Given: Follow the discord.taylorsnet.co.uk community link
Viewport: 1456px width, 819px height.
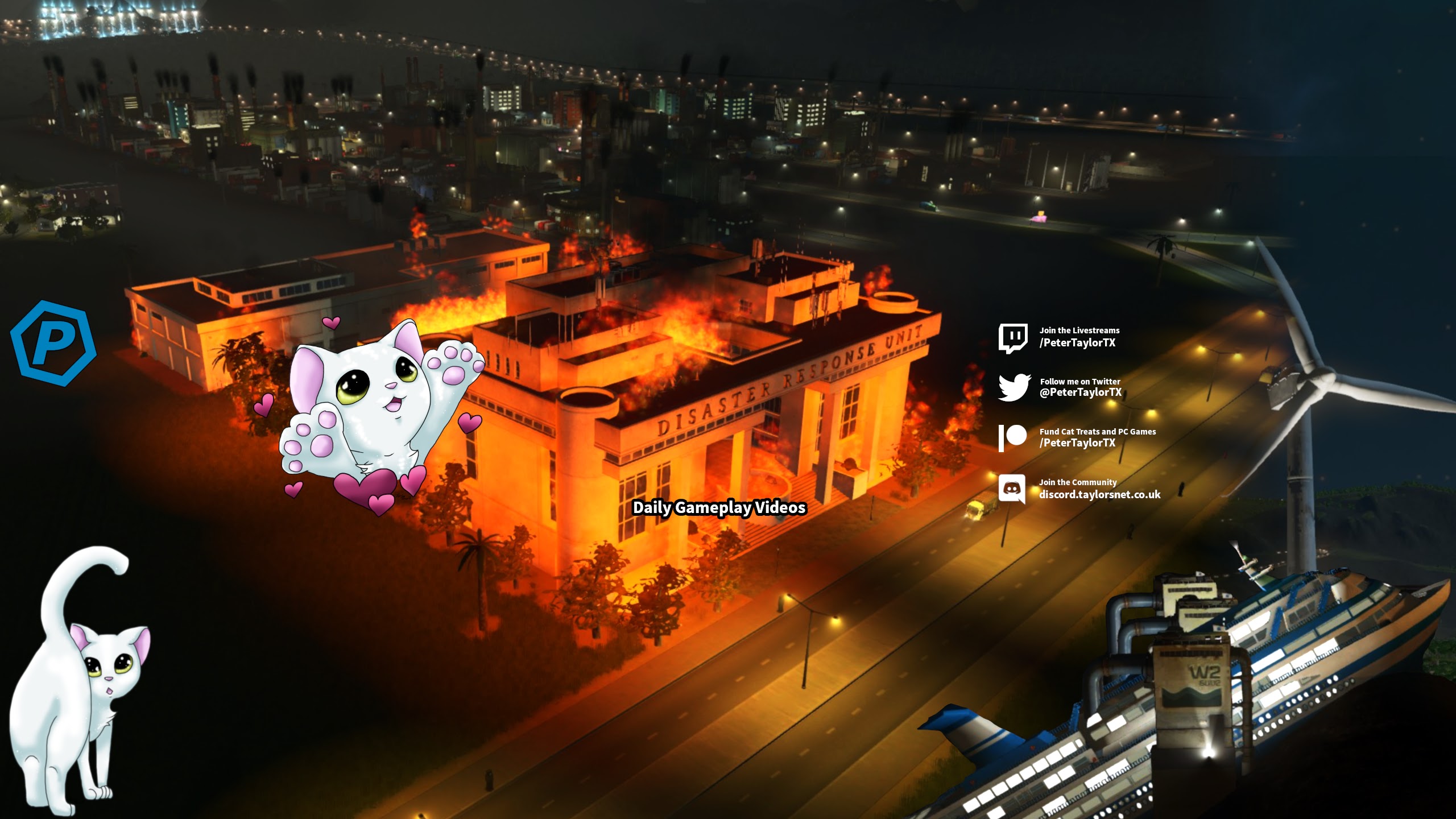Looking at the screenshot, I should pos(1099,494).
